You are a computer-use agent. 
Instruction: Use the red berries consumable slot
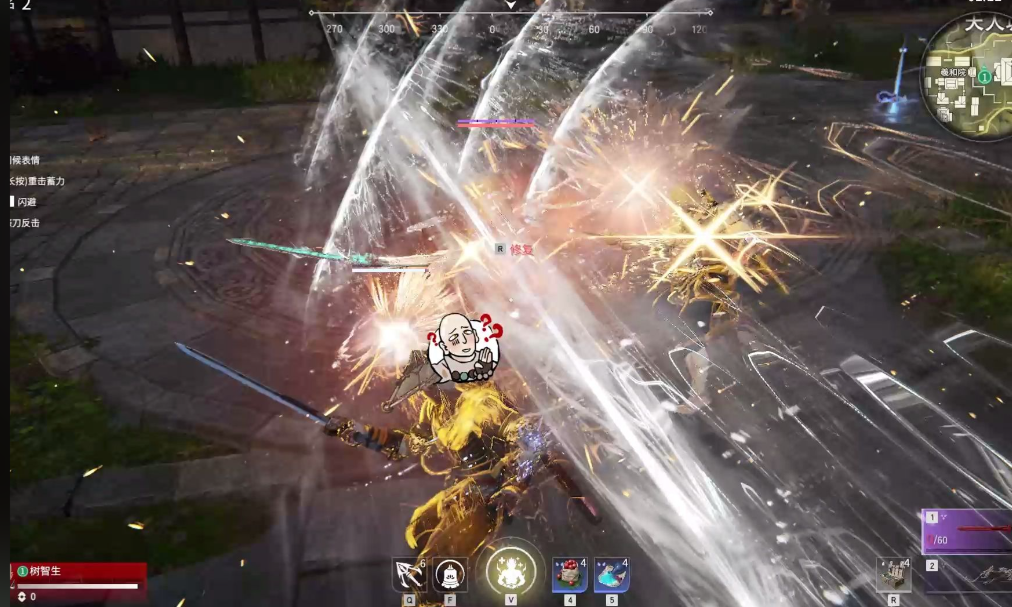569,574
